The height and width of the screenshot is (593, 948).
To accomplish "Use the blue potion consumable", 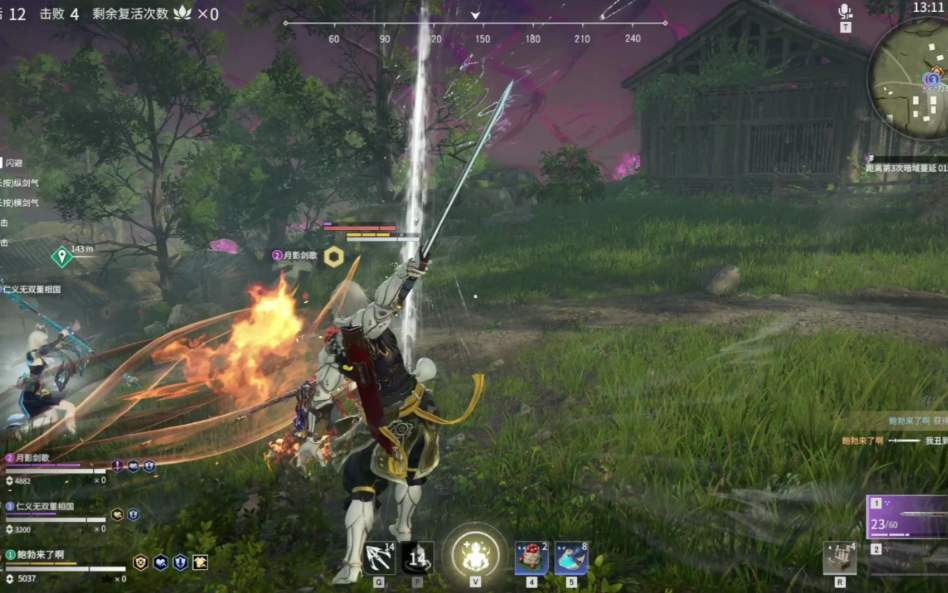I will click(x=571, y=558).
